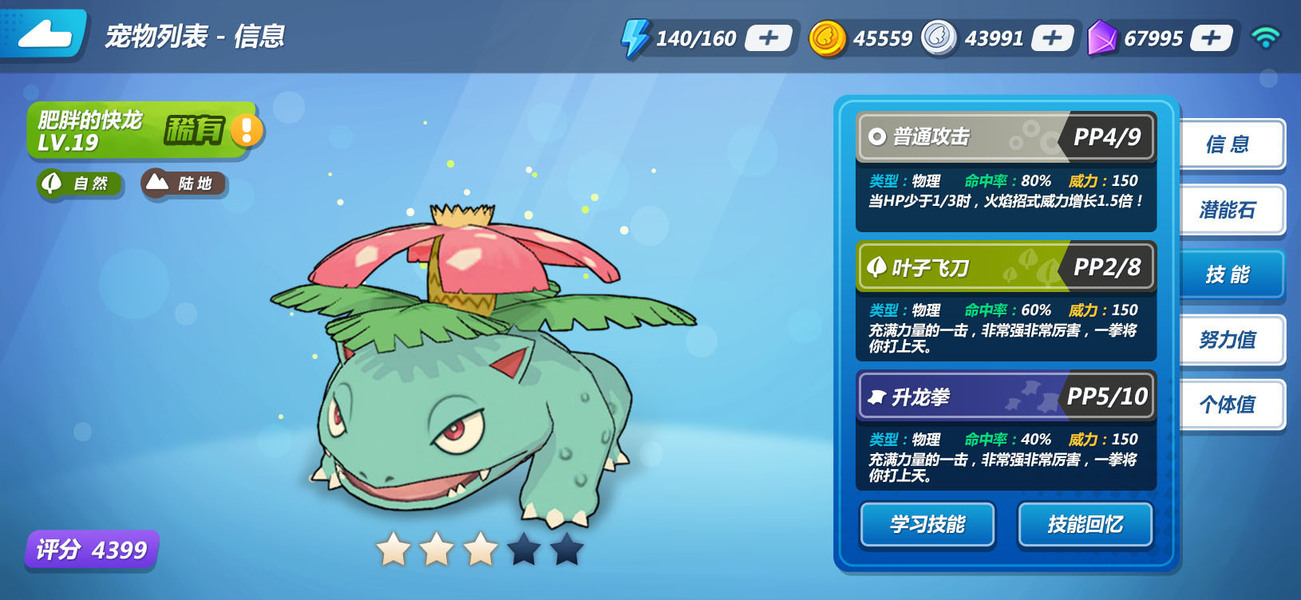Add silver coins with the plus button
Viewport: 1301px width, 600px height.
click(x=1052, y=38)
